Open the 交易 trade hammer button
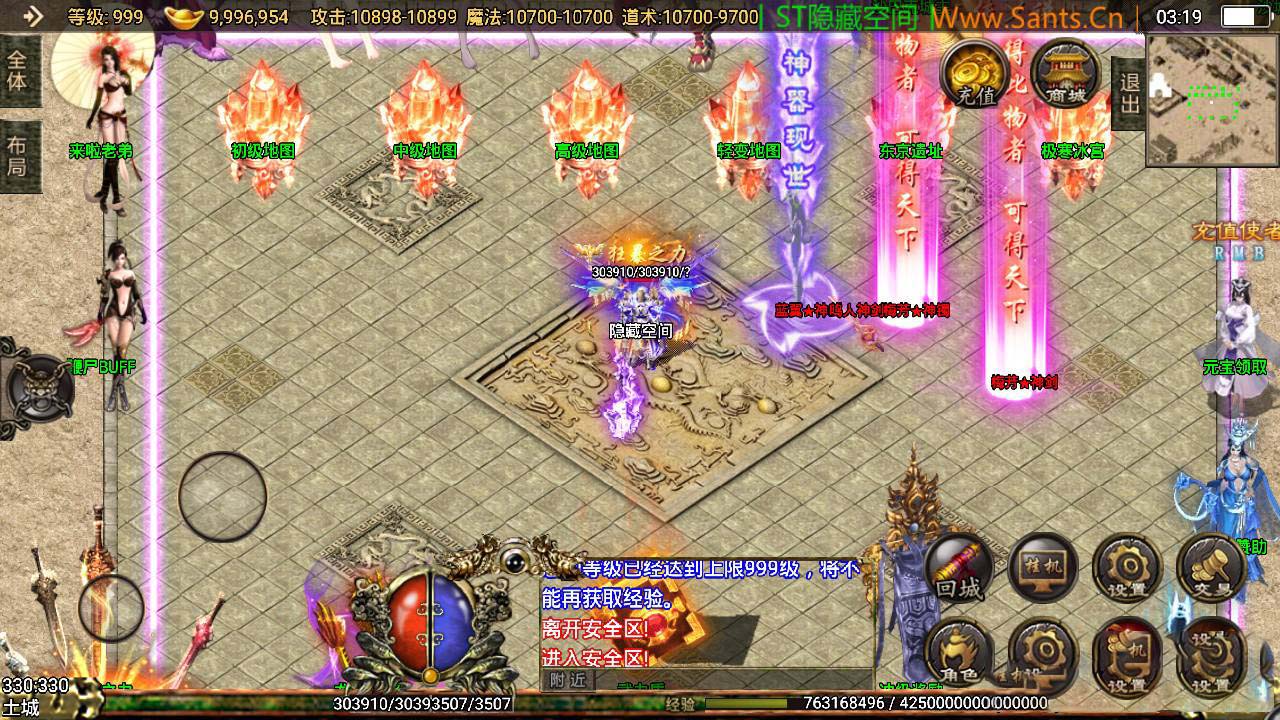Image resolution: width=1280 pixels, height=720 pixels. coord(1211,567)
